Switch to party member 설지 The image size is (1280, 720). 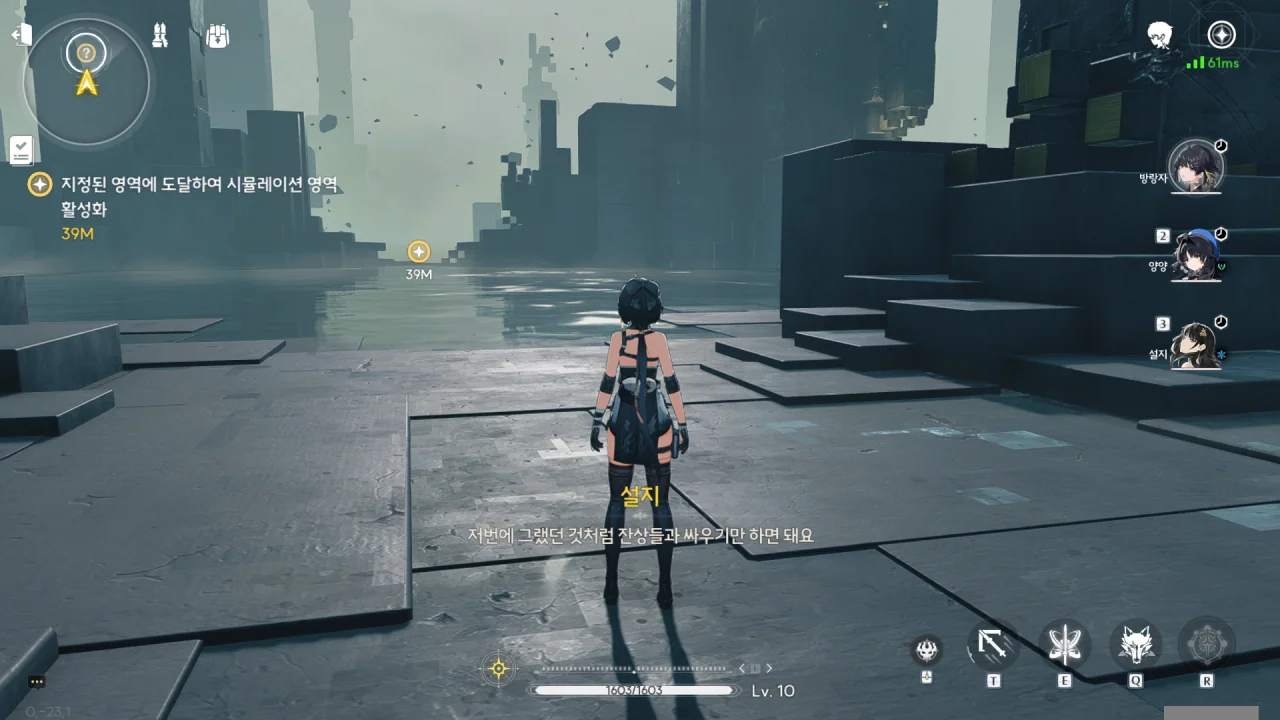pos(1195,344)
